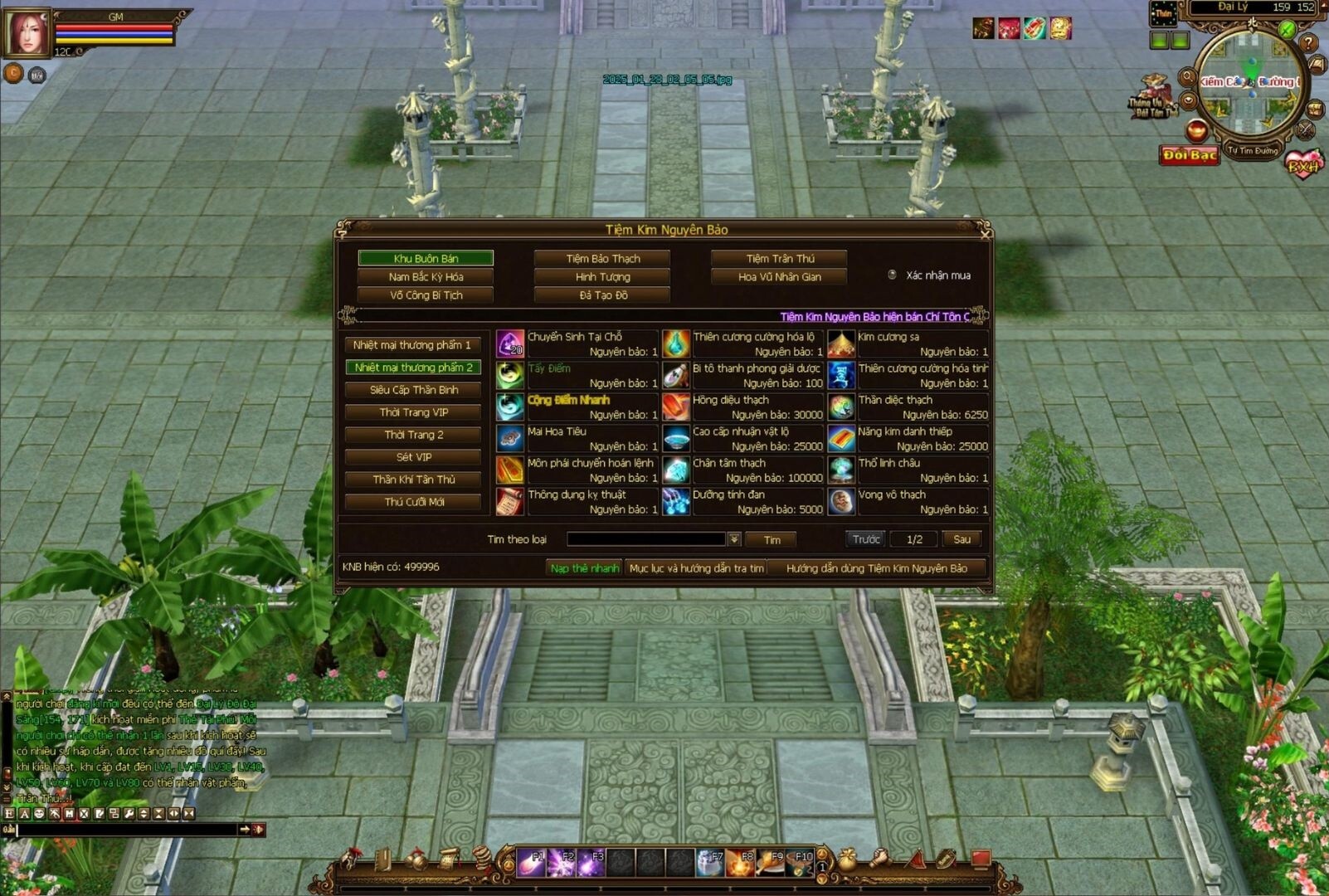
Task: Open Hướng dẫn dùng Tiệm Kim Nguyên Bảo
Action: [x=876, y=568]
